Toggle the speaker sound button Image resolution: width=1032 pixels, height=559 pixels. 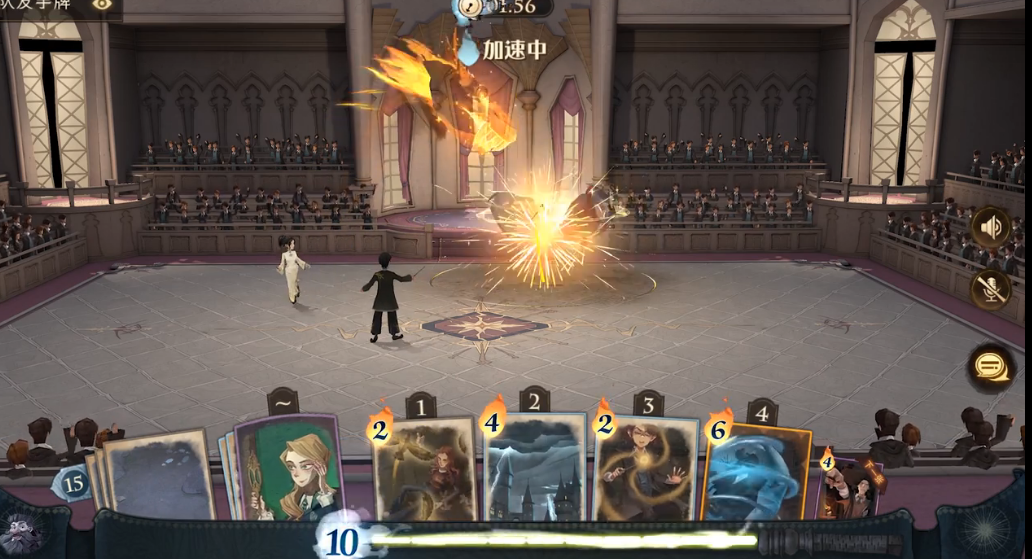[x=990, y=228]
